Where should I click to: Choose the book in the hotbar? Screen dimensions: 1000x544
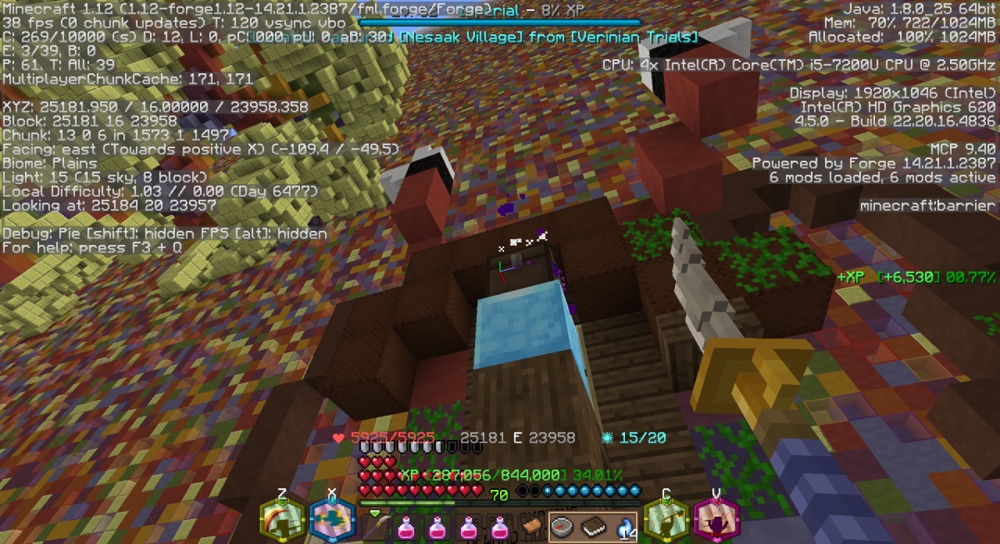tap(593, 526)
